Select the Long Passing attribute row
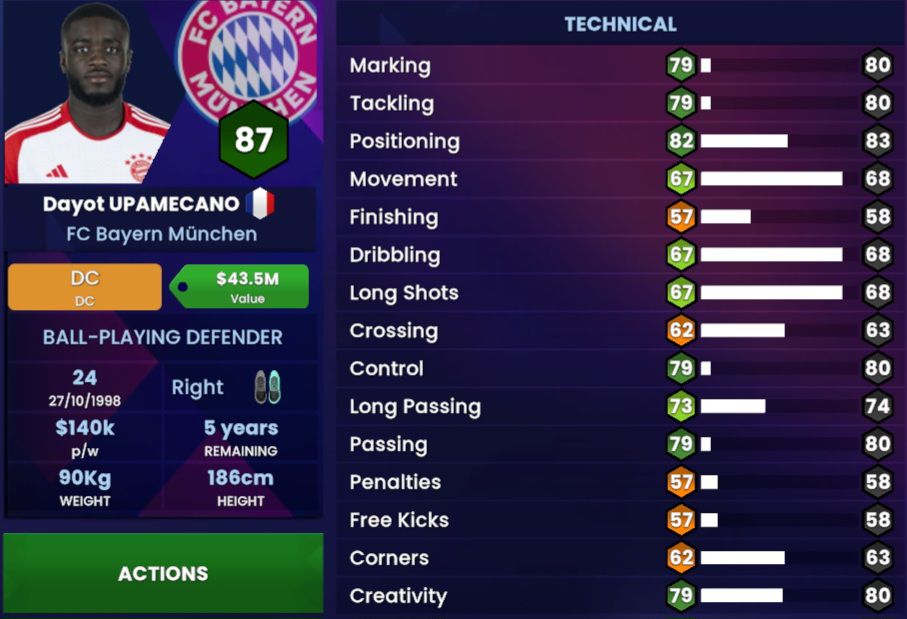907x619 pixels. pos(620,407)
